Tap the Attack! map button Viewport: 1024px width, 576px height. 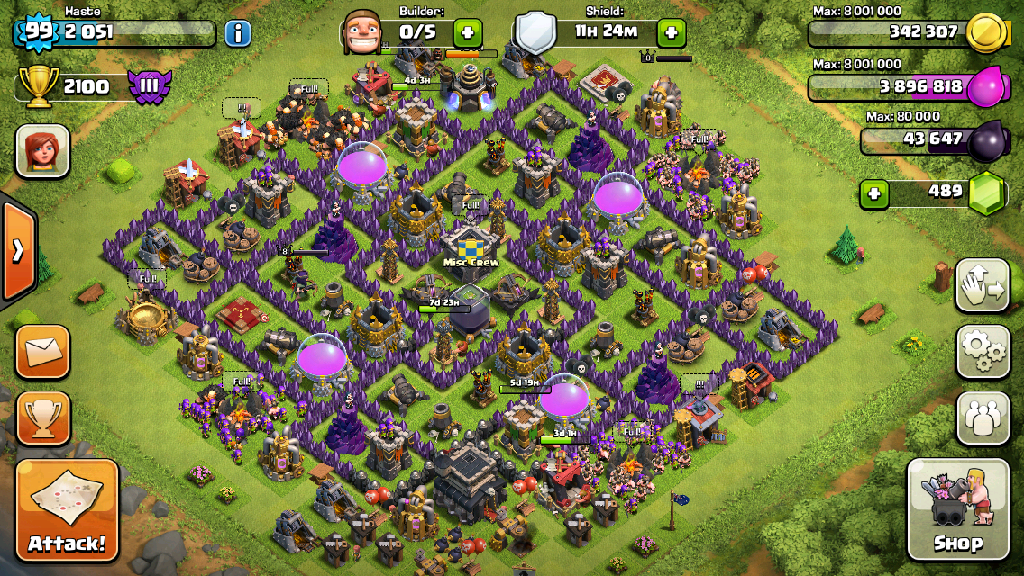(67, 510)
